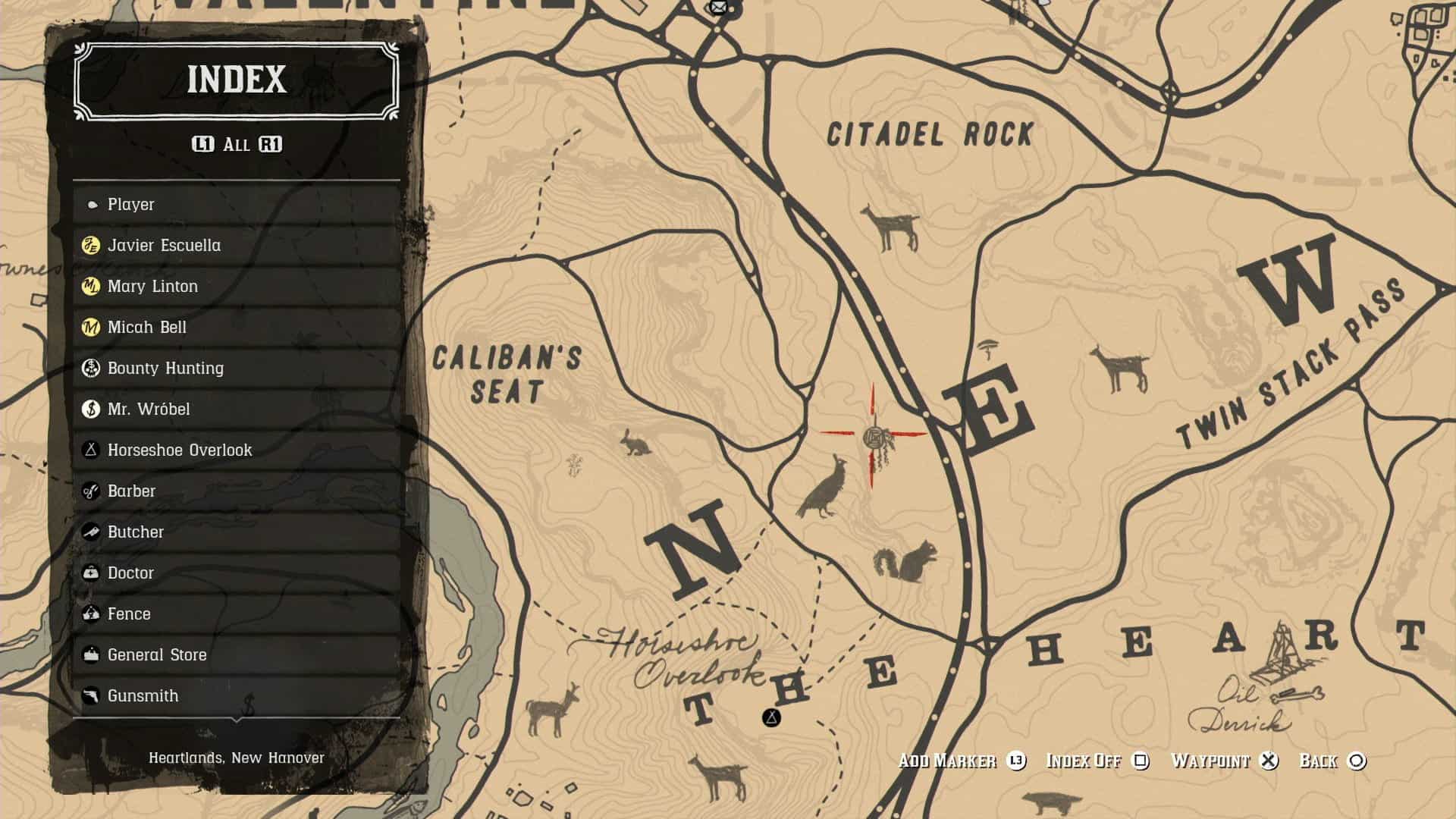1456x819 pixels.
Task: Open the Bounty Hunting dollar icon
Action: point(93,368)
